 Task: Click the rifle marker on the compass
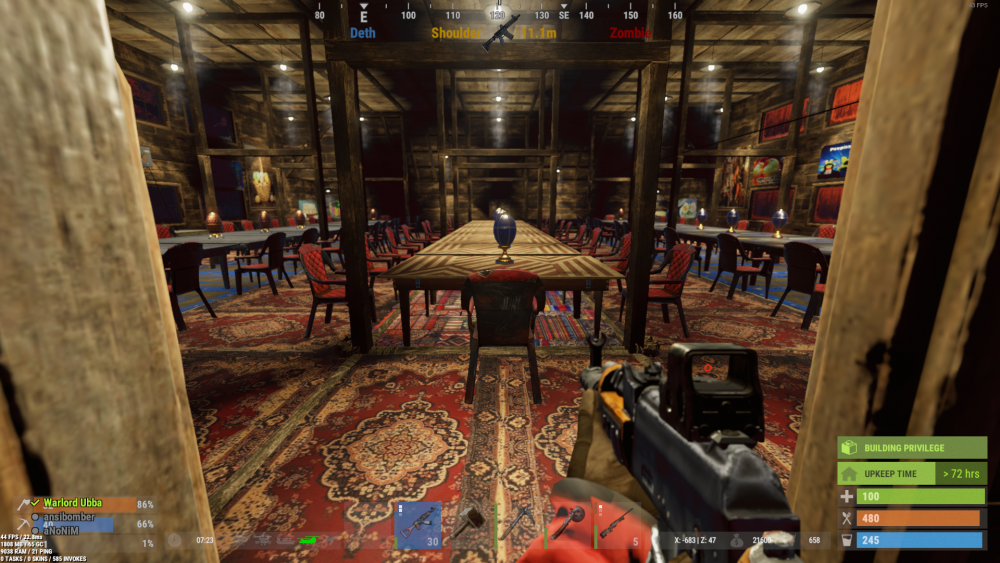(x=501, y=31)
